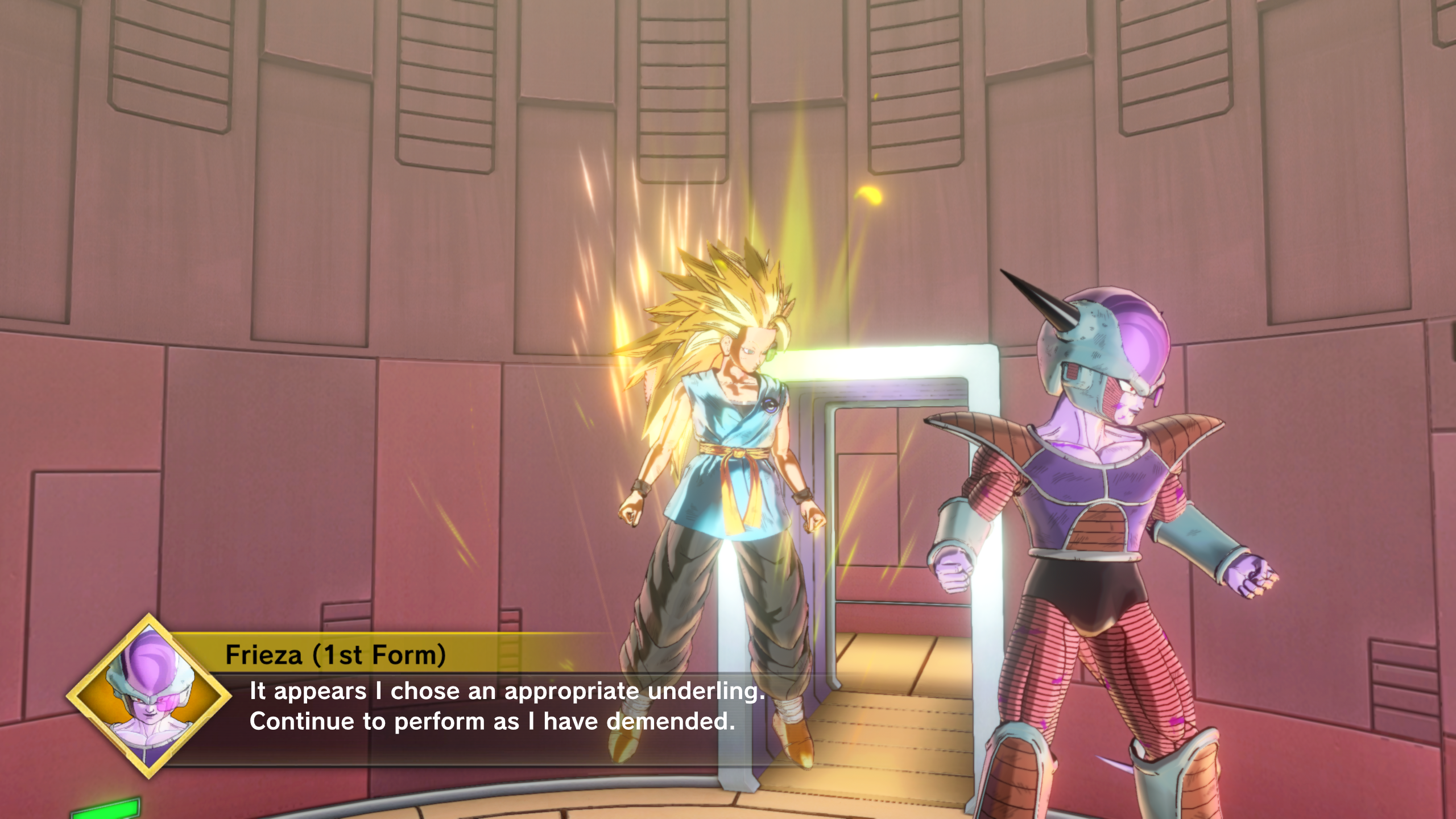Screen dimensions: 1456x819
Task: Advance the Frieza (1st Form) dialogue box
Action: point(492,706)
